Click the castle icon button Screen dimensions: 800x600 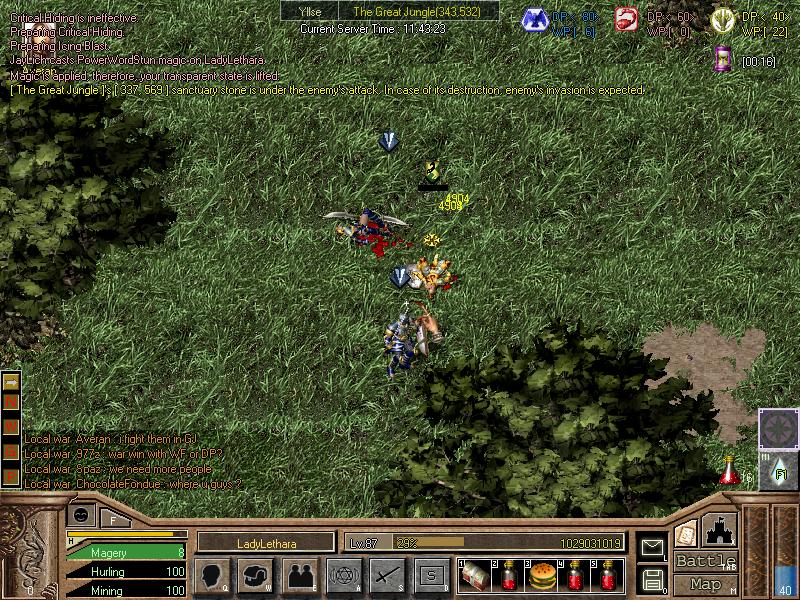[x=721, y=530]
